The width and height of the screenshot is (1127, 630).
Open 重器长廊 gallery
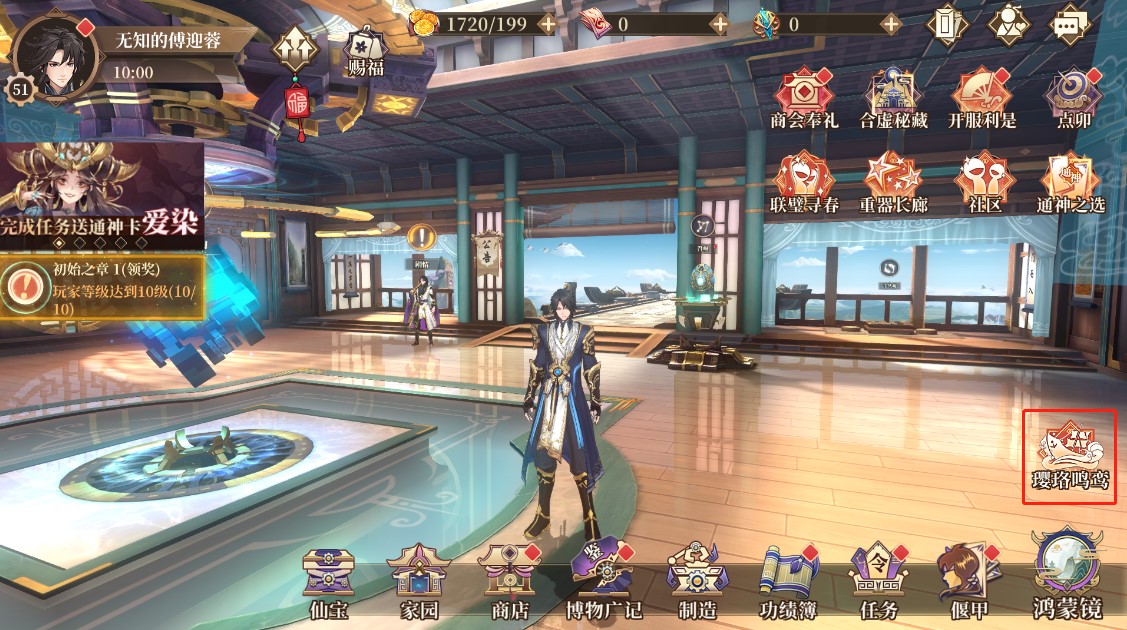click(893, 182)
